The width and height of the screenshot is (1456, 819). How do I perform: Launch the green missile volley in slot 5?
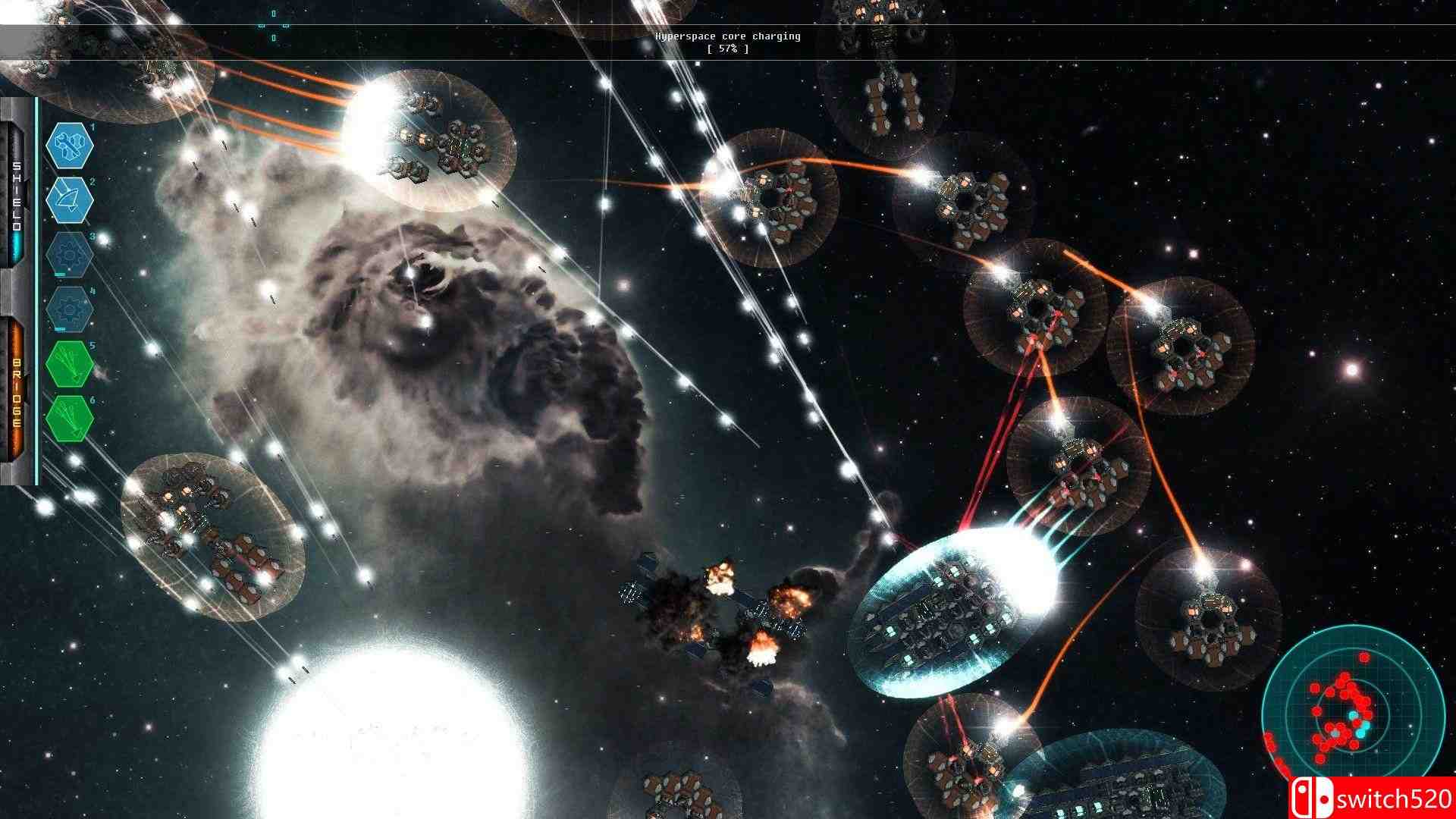point(68,363)
